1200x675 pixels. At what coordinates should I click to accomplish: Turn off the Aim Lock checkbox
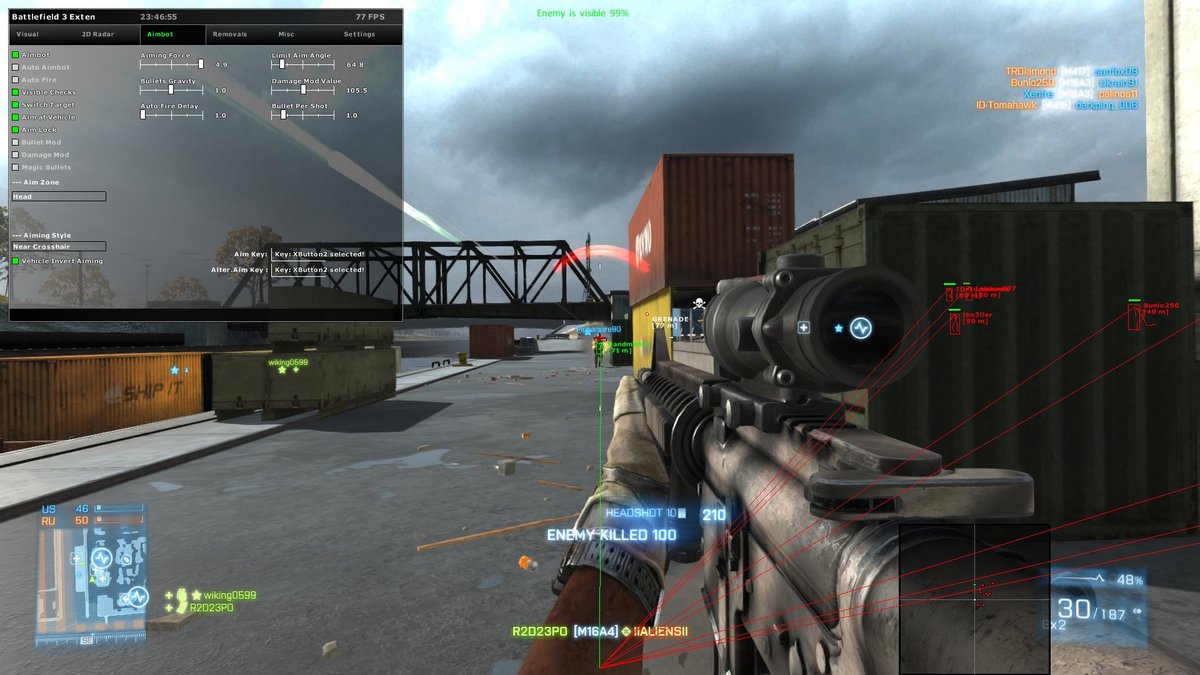pos(15,130)
